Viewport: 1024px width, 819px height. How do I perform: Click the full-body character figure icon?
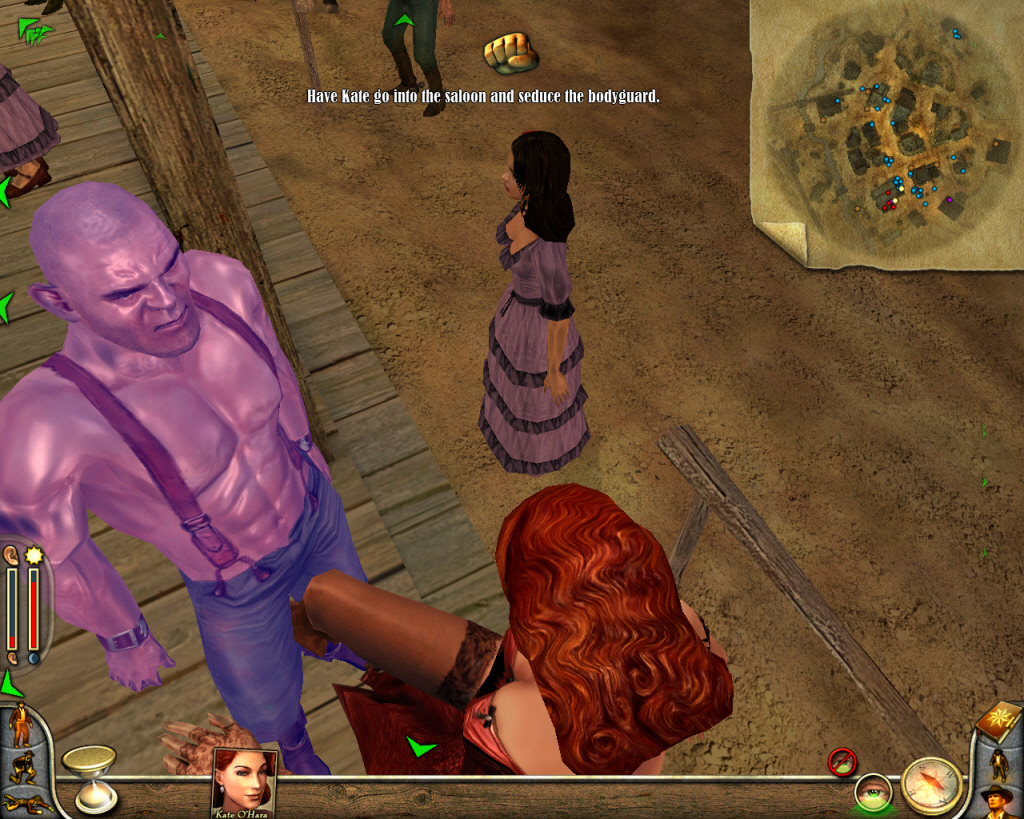[x=998, y=764]
